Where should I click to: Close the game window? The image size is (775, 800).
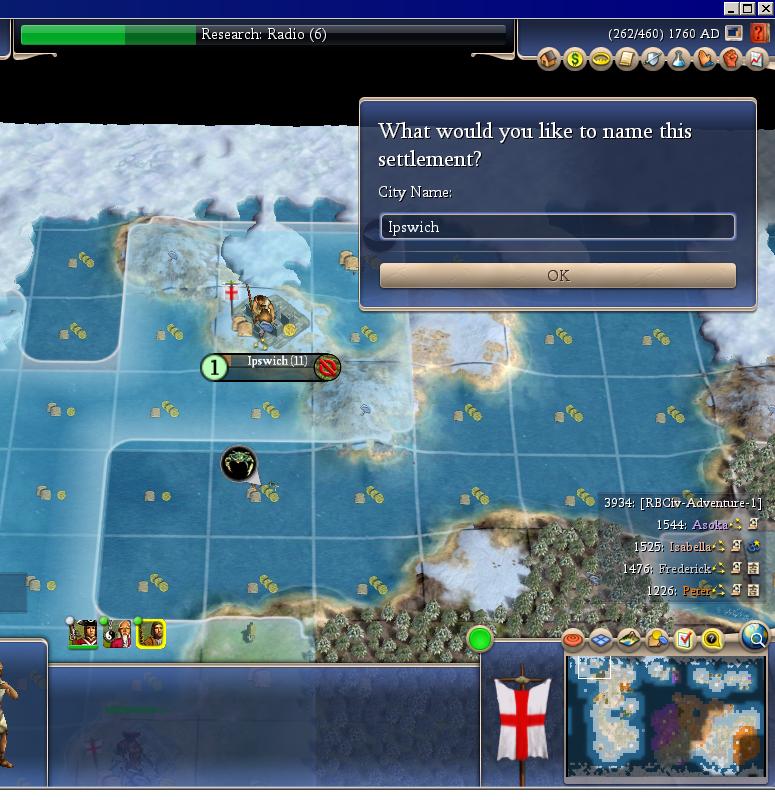coord(766,8)
